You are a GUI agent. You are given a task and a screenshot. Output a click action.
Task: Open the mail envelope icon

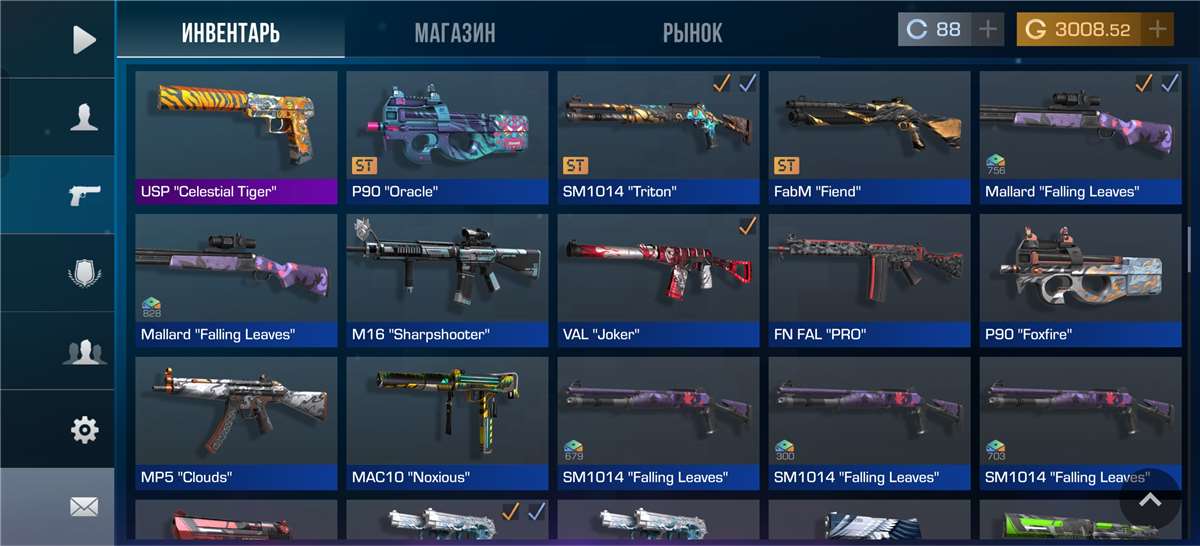point(84,507)
